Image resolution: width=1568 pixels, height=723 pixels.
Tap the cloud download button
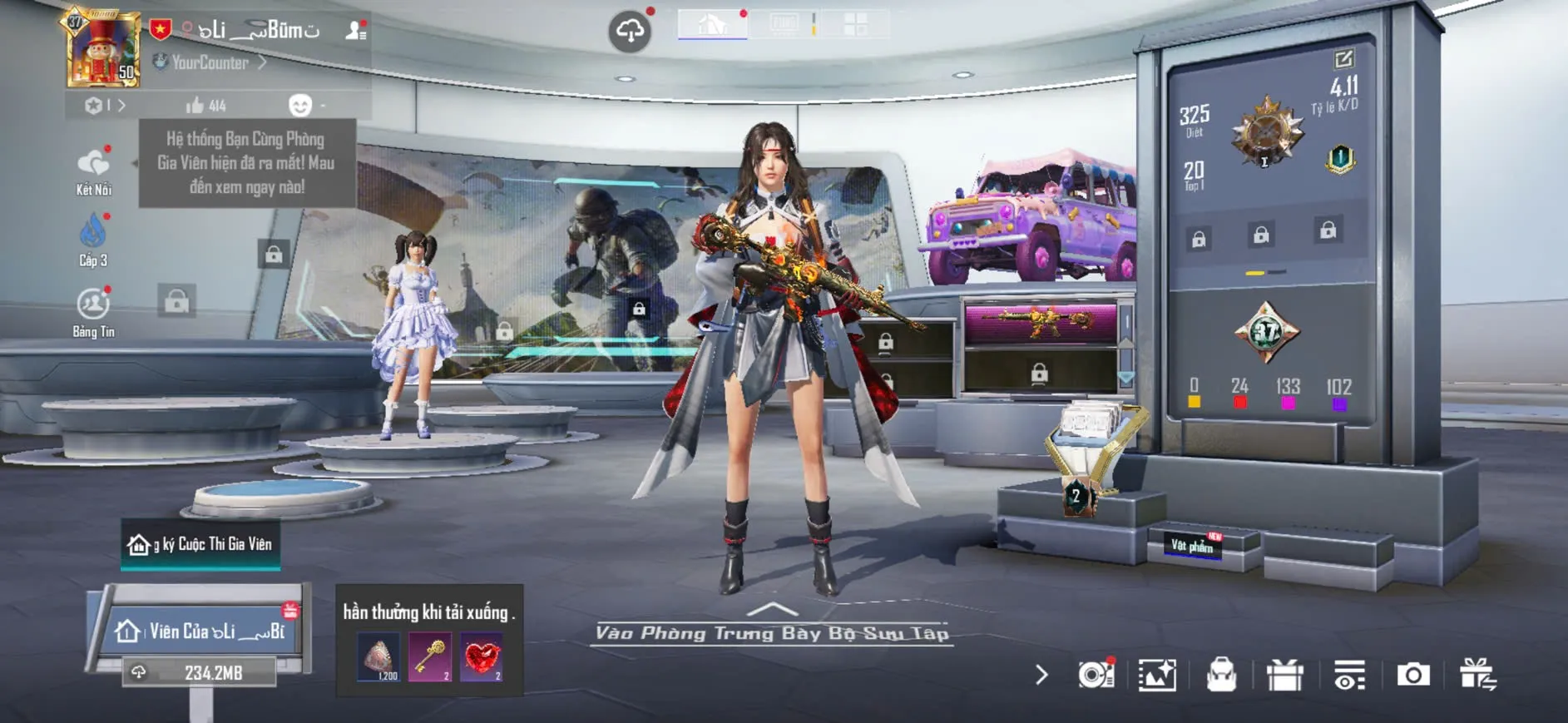click(x=630, y=32)
